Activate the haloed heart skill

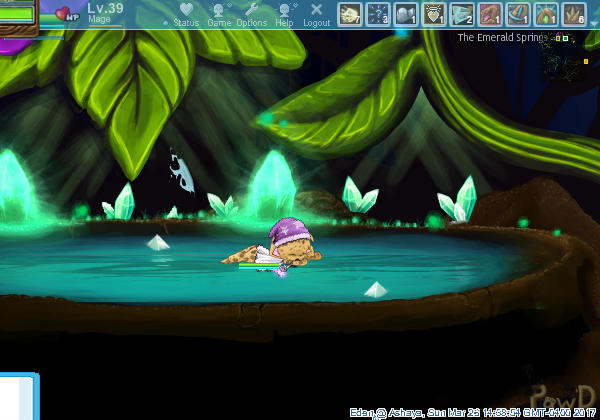coord(434,14)
